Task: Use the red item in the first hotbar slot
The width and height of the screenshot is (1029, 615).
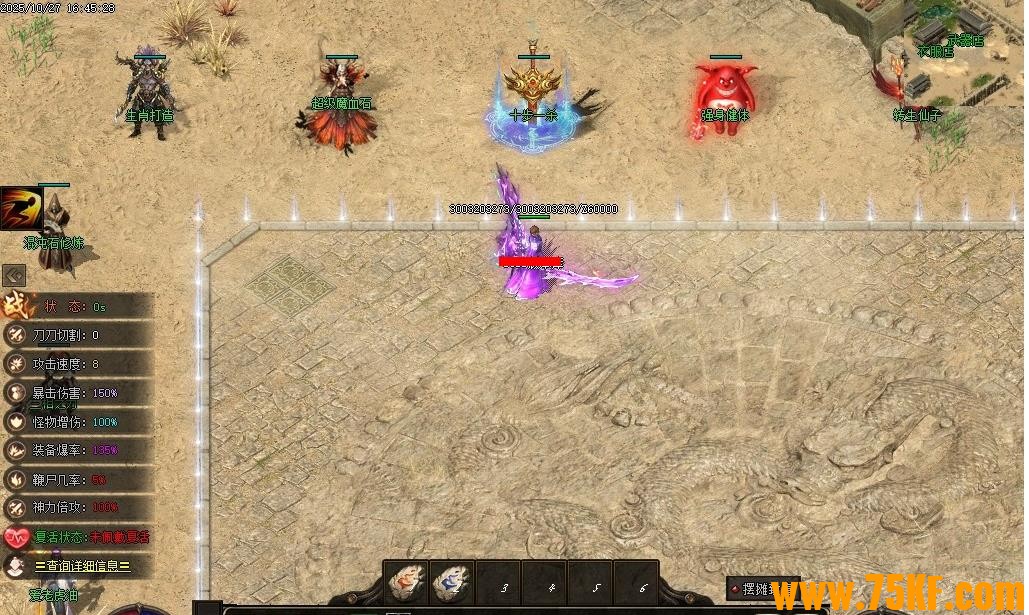Action: coord(406,583)
